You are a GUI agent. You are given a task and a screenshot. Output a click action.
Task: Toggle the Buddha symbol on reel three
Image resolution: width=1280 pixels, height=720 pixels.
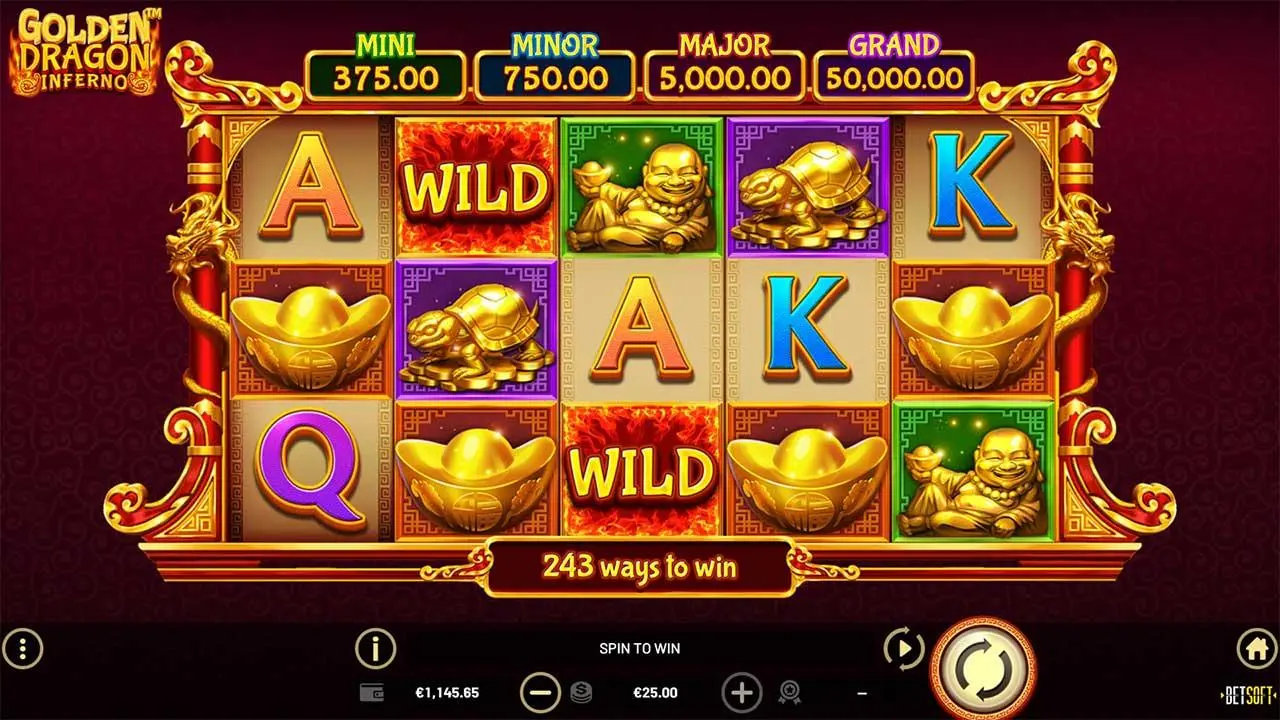[640, 185]
